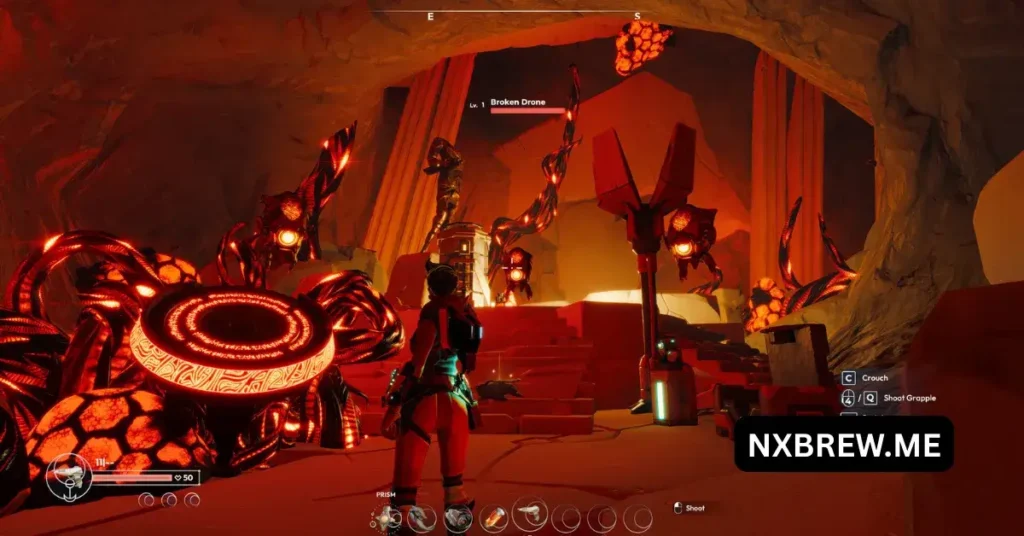The image size is (1024, 536).
Task: Click the NXBREW.ME watermark banner
Action: [843, 444]
